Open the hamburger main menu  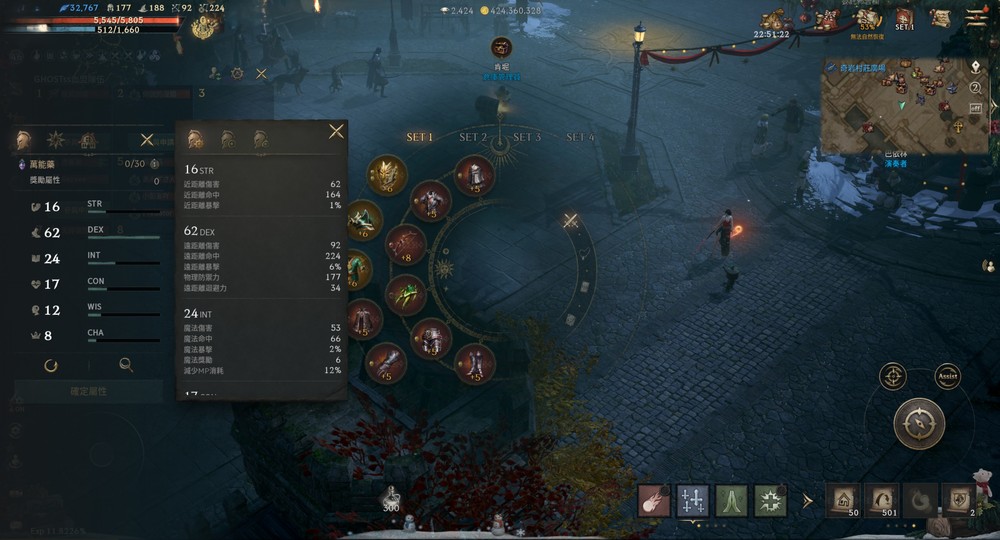tap(976, 16)
